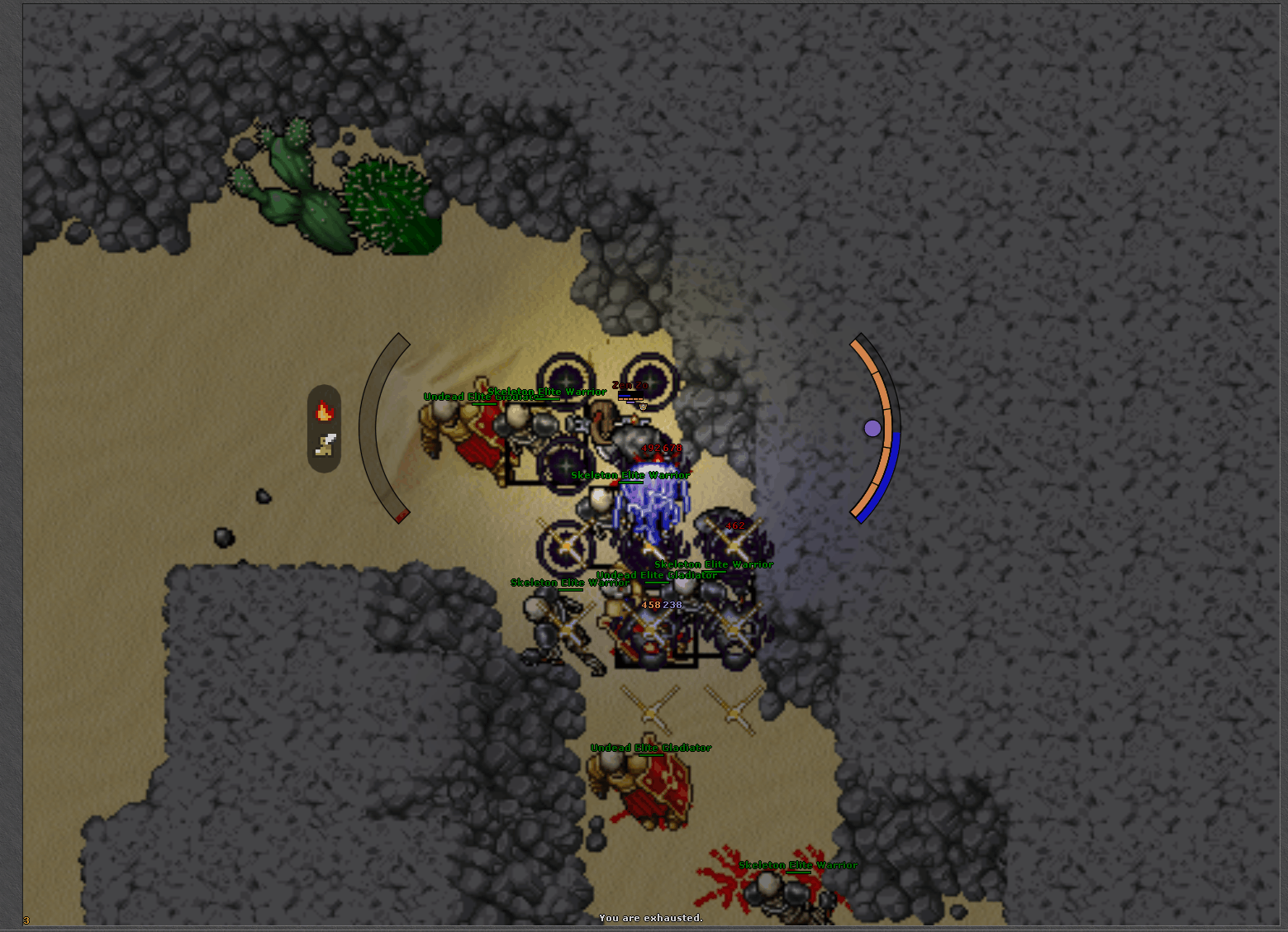
Task: Target the bottom Undead Elite Gladiator nameplate
Action: tap(652, 746)
